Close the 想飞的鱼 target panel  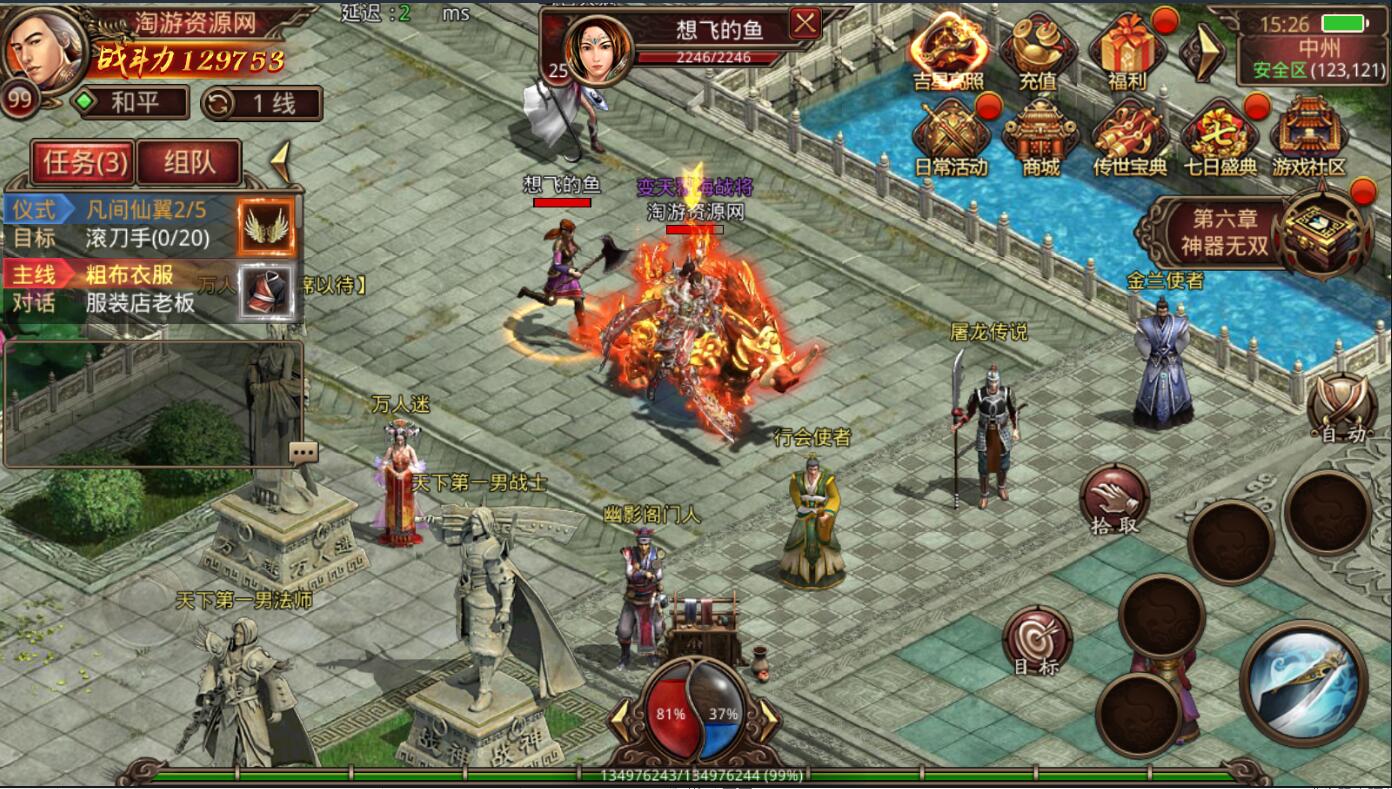point(805,23)
